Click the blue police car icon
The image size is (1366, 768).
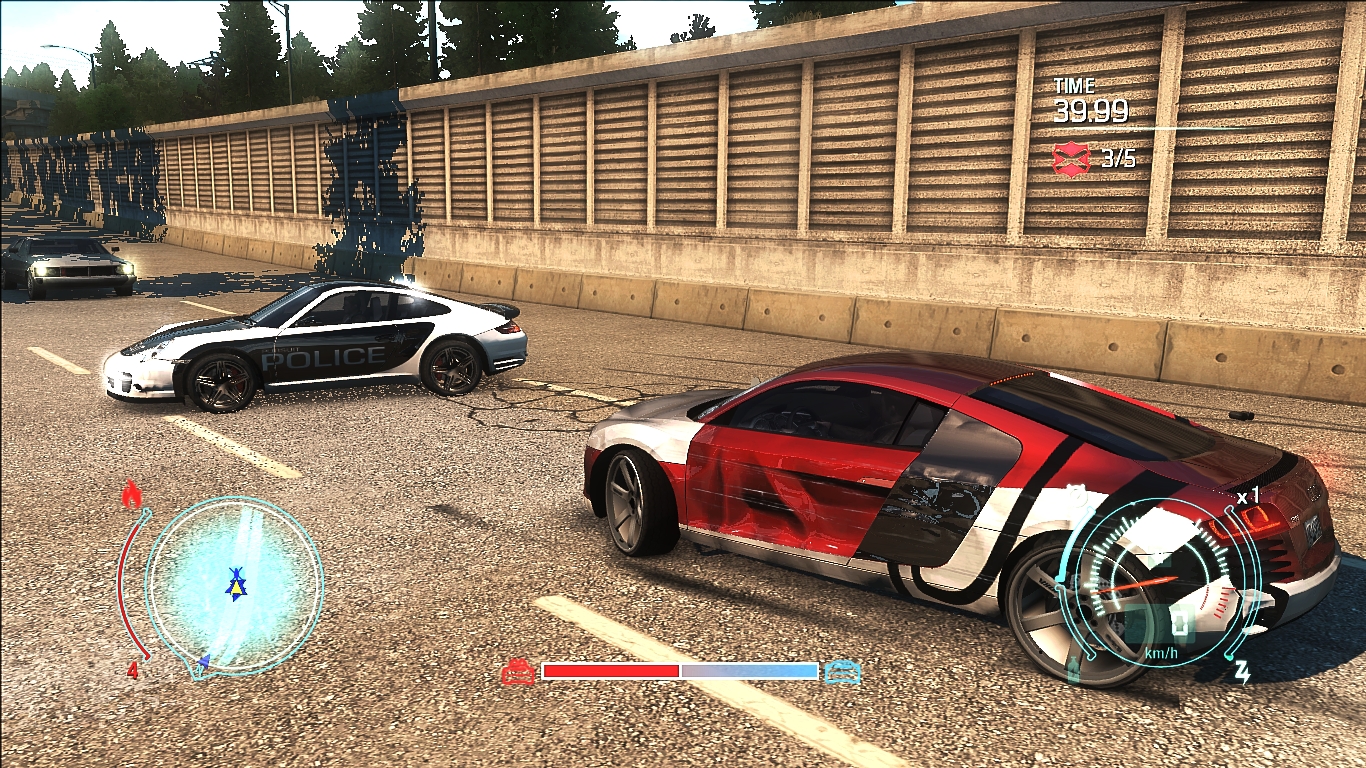pyautogui.click(x=842, y=672)
